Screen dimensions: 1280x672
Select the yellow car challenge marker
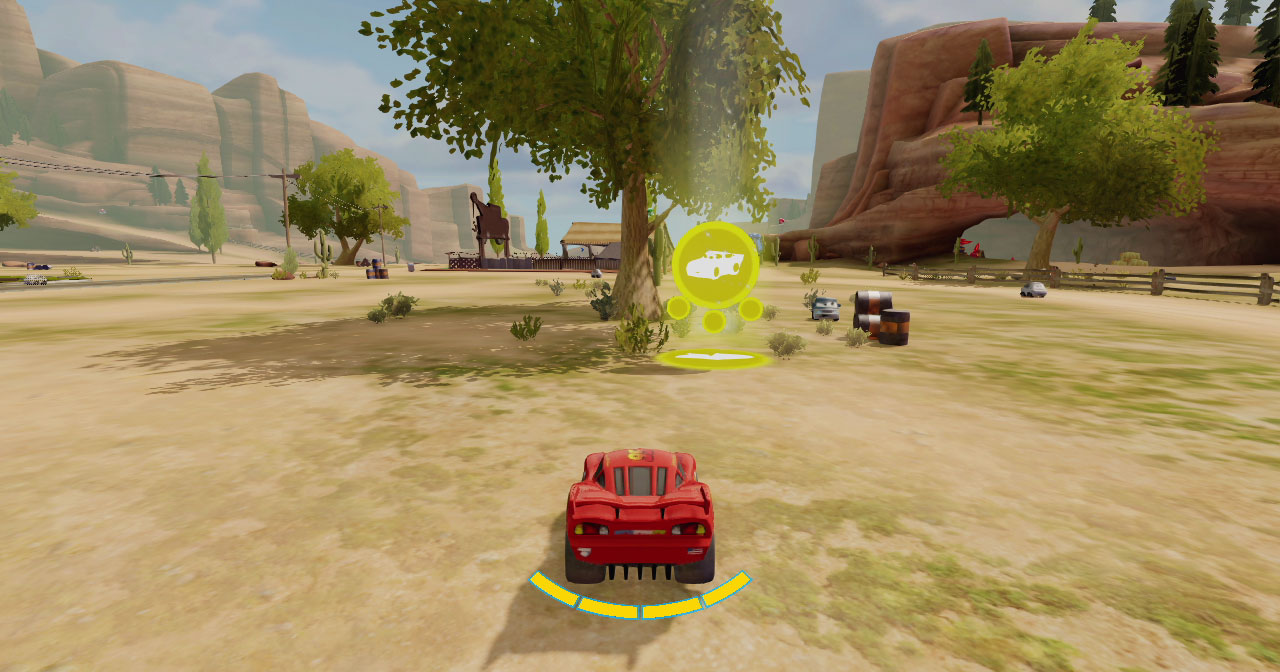pyautogui.click(x=714, y=265)
